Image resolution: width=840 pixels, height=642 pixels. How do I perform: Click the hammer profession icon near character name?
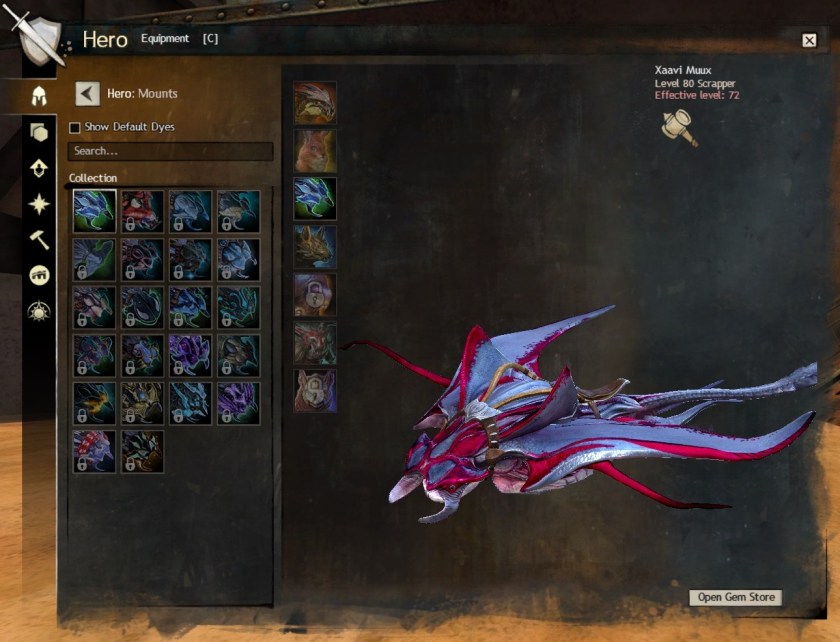679,128
